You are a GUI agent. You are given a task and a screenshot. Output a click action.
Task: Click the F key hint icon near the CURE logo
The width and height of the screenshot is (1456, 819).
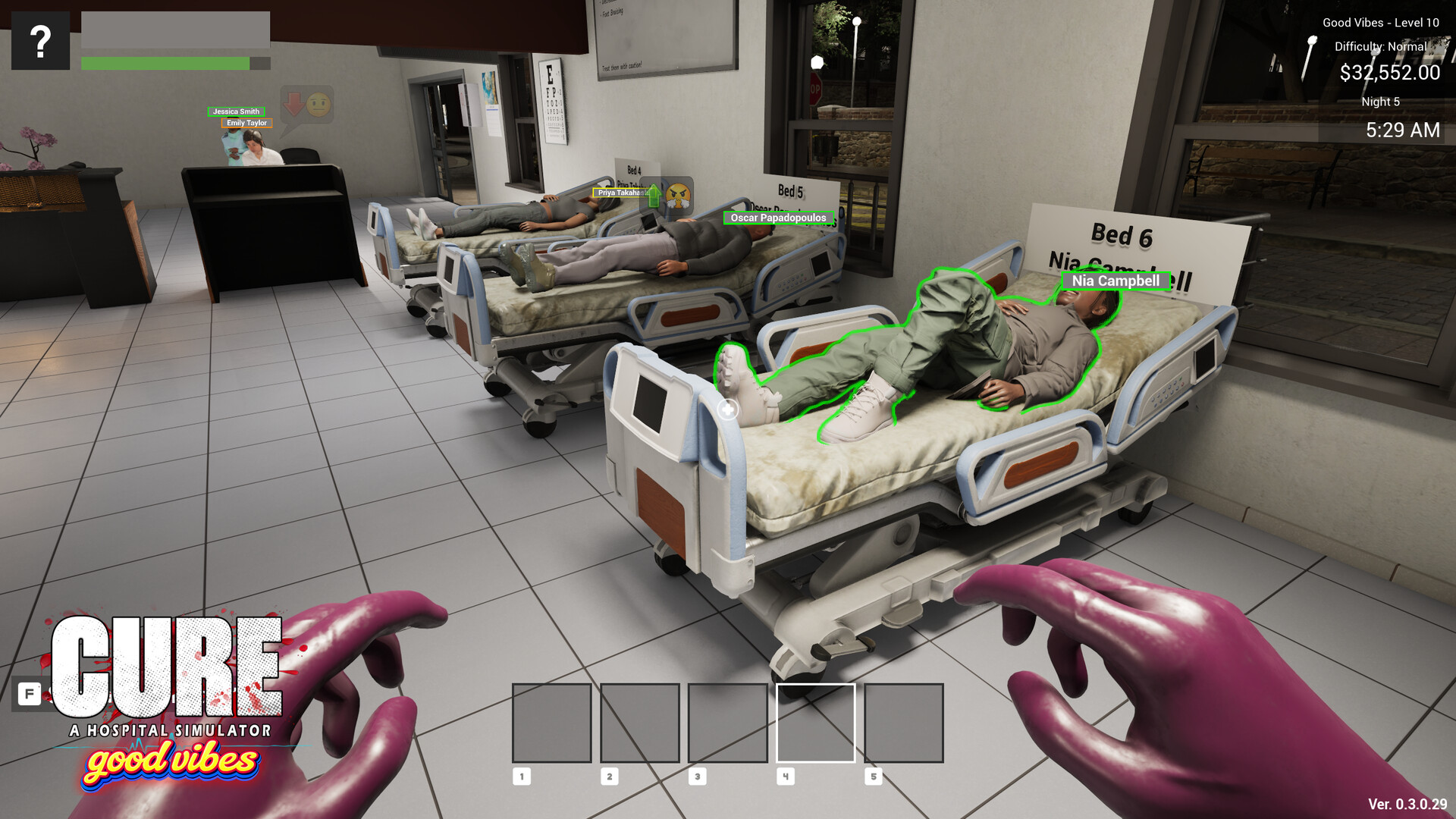click(29, 693)
